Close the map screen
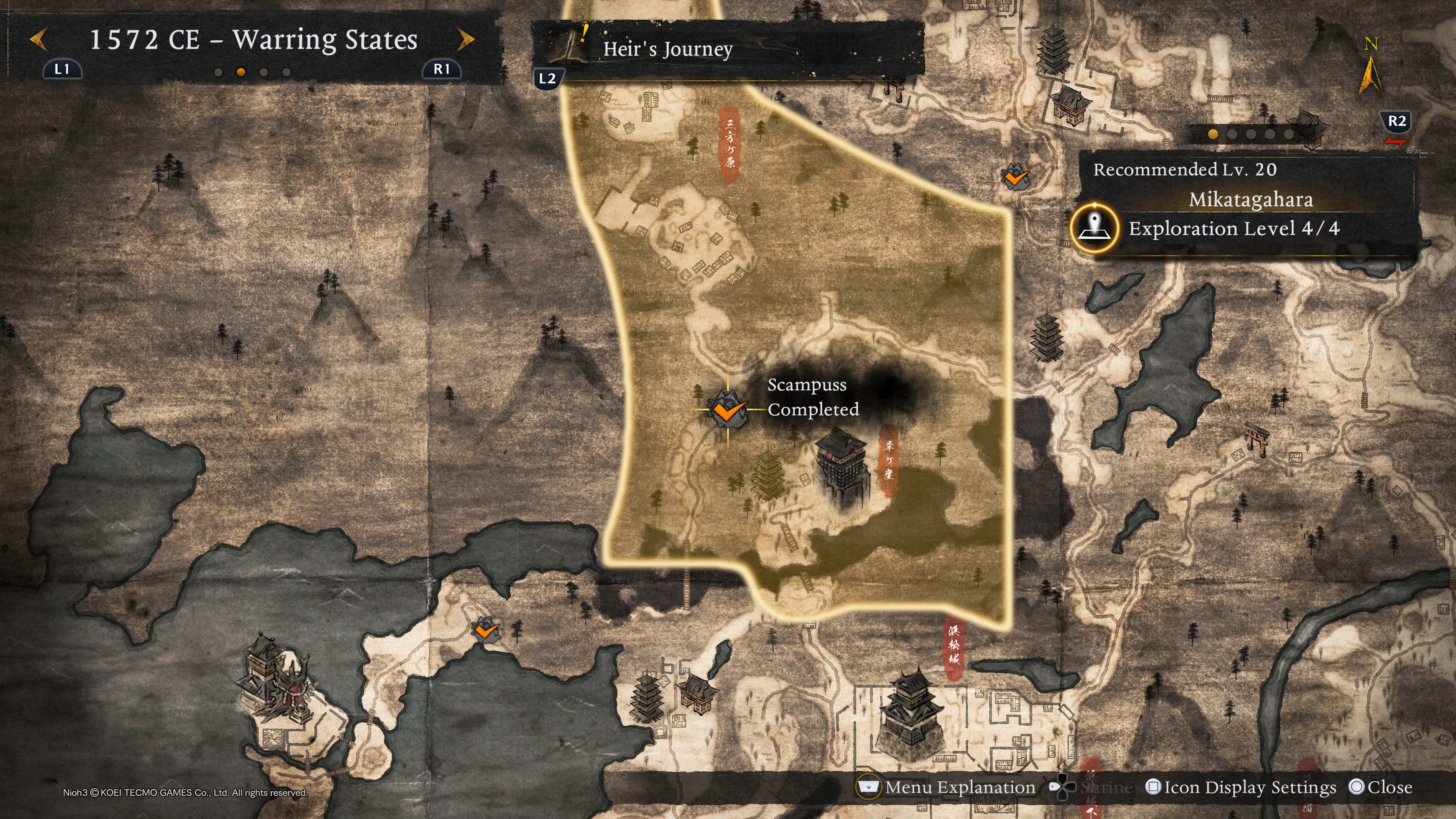 1380,788
